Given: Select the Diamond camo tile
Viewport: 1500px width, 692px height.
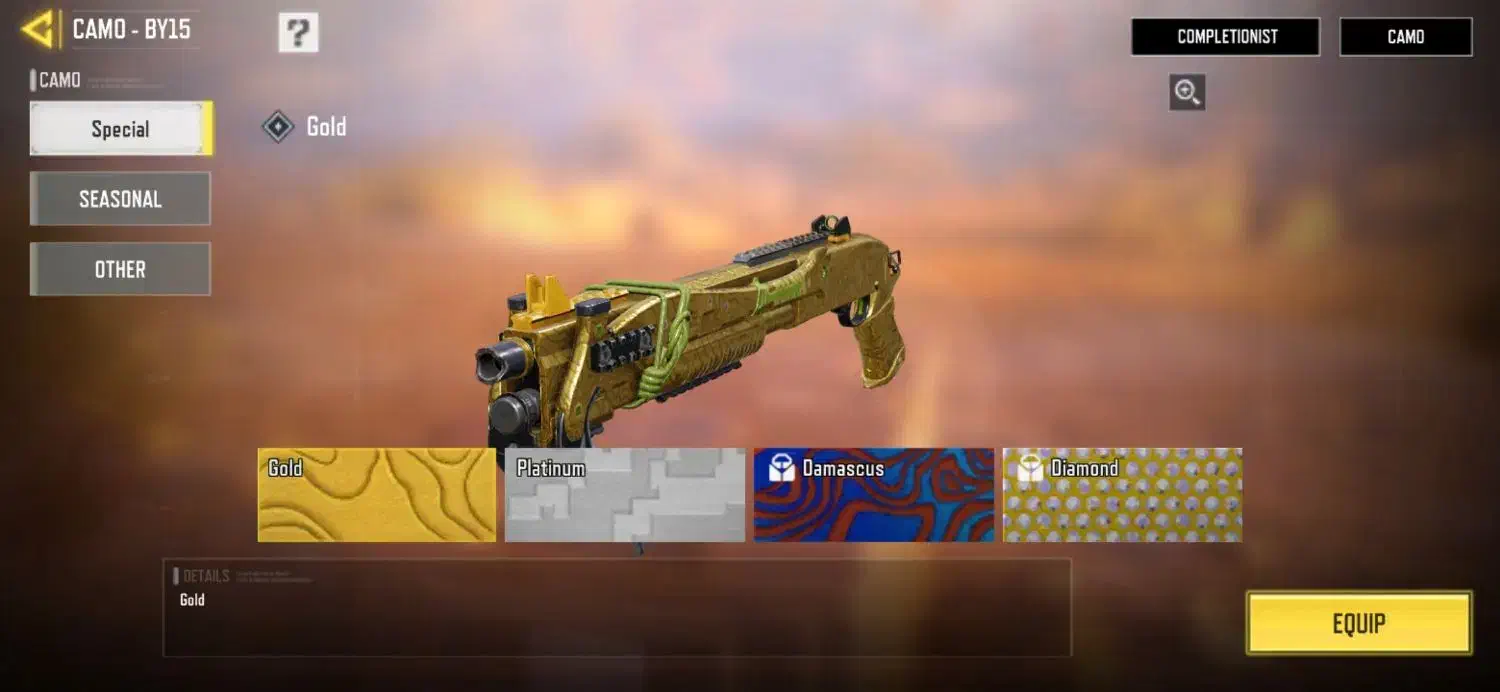Looking at the screenshot, I should point(1122,495).
